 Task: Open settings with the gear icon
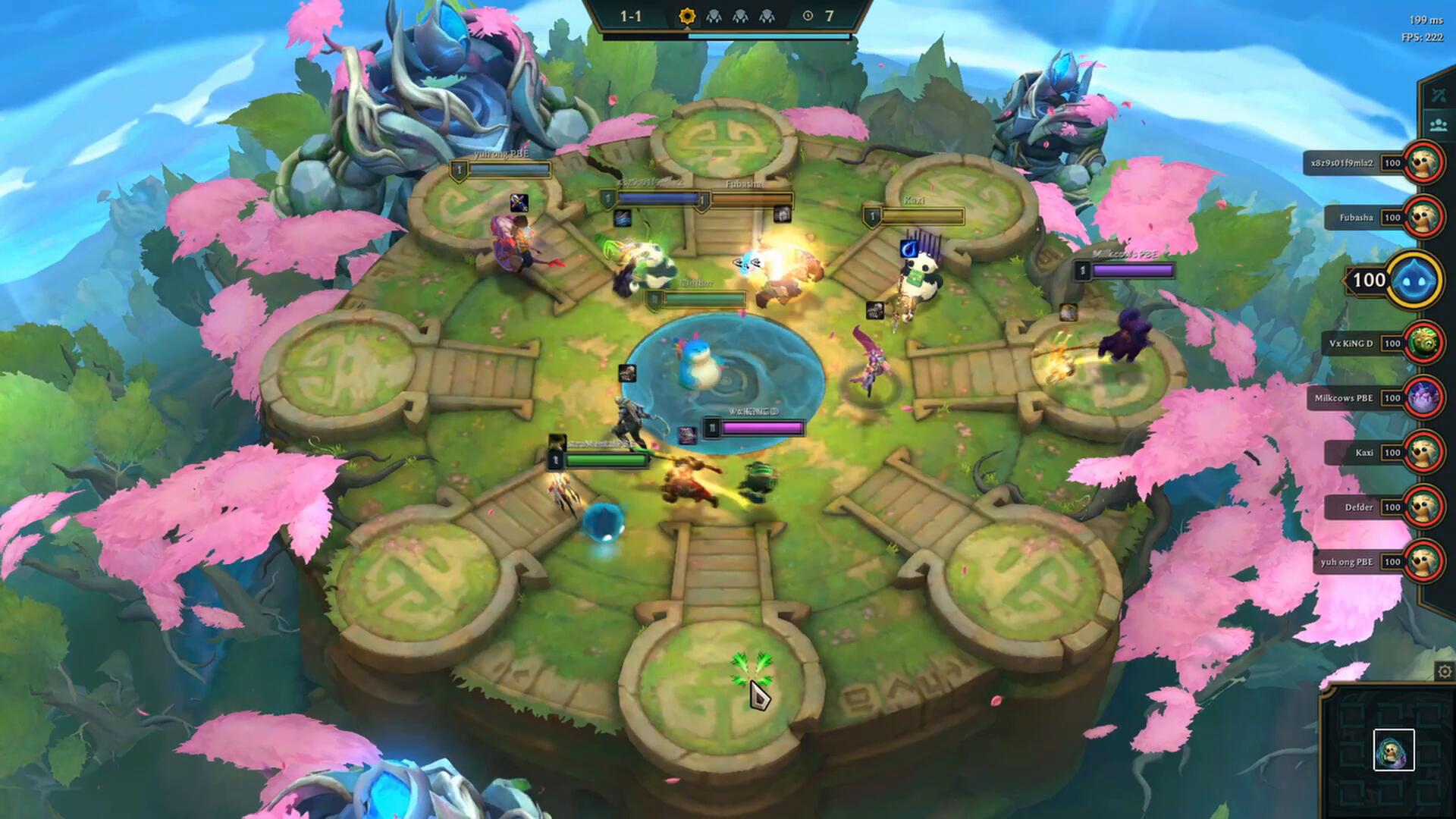1444,672
